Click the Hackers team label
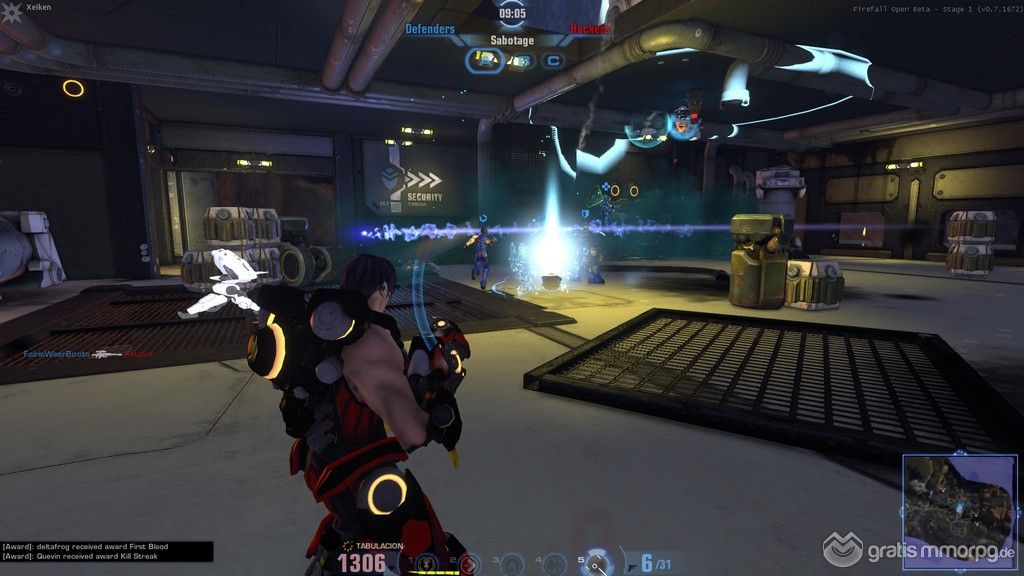The image size is (1024, 576). pyautogui.click(x=590, y=30)
